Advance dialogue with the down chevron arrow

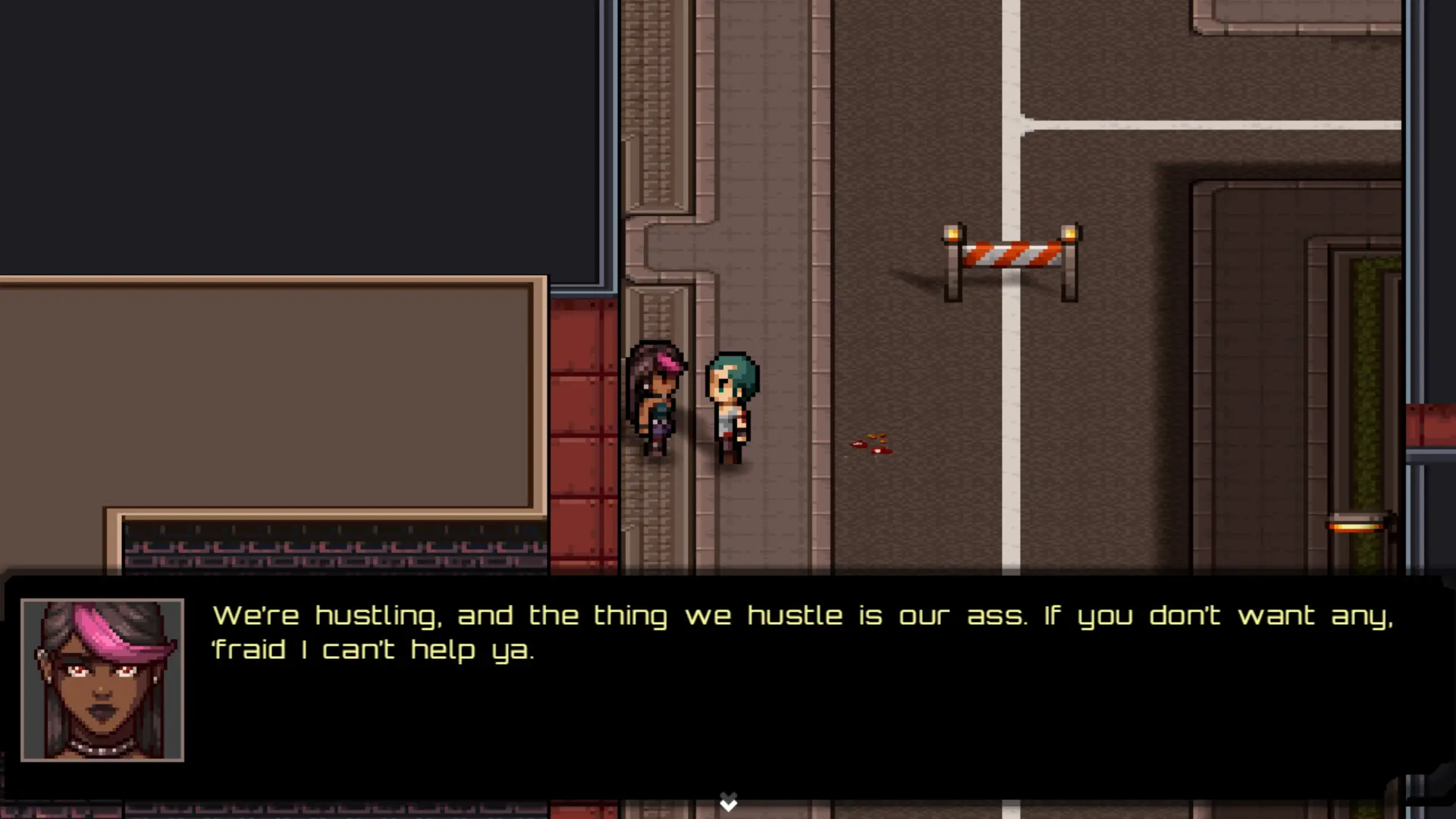[728, 802]
